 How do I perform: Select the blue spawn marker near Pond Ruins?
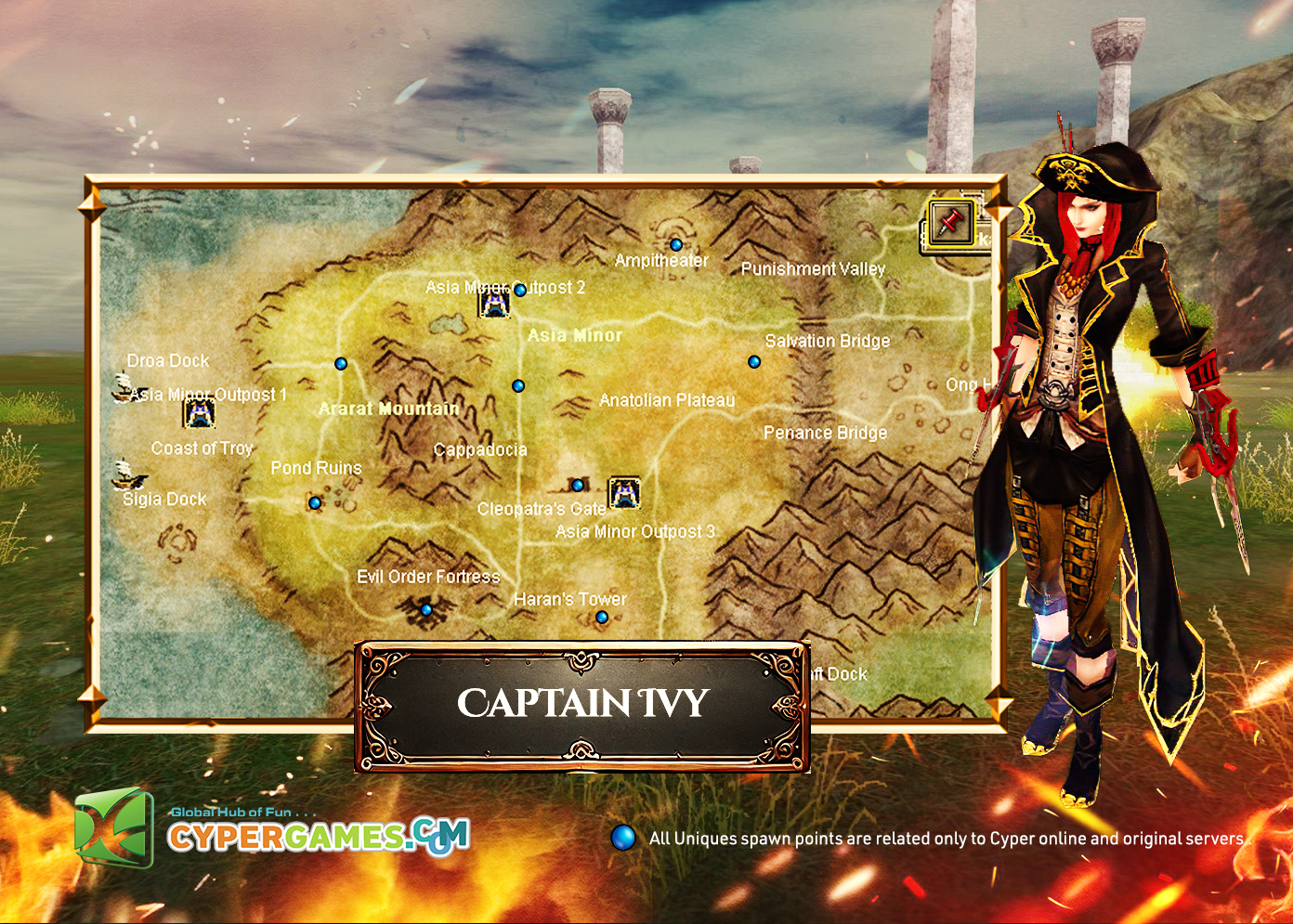(315, 503)
